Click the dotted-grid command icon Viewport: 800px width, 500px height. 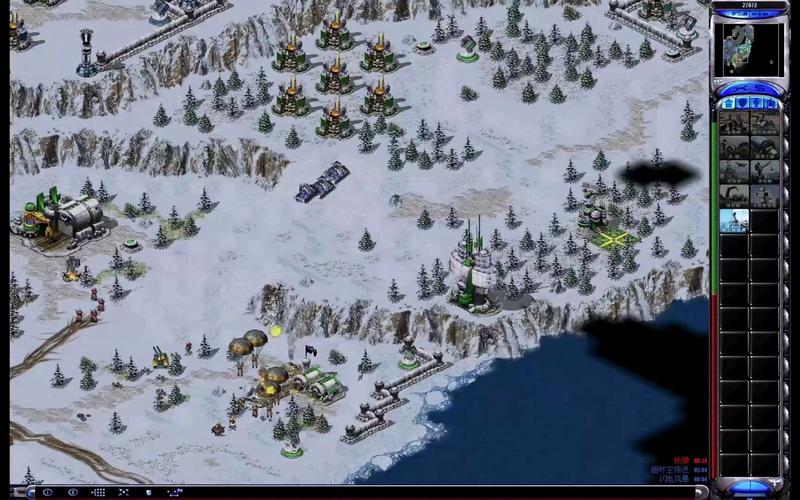[x=100, y=492]
